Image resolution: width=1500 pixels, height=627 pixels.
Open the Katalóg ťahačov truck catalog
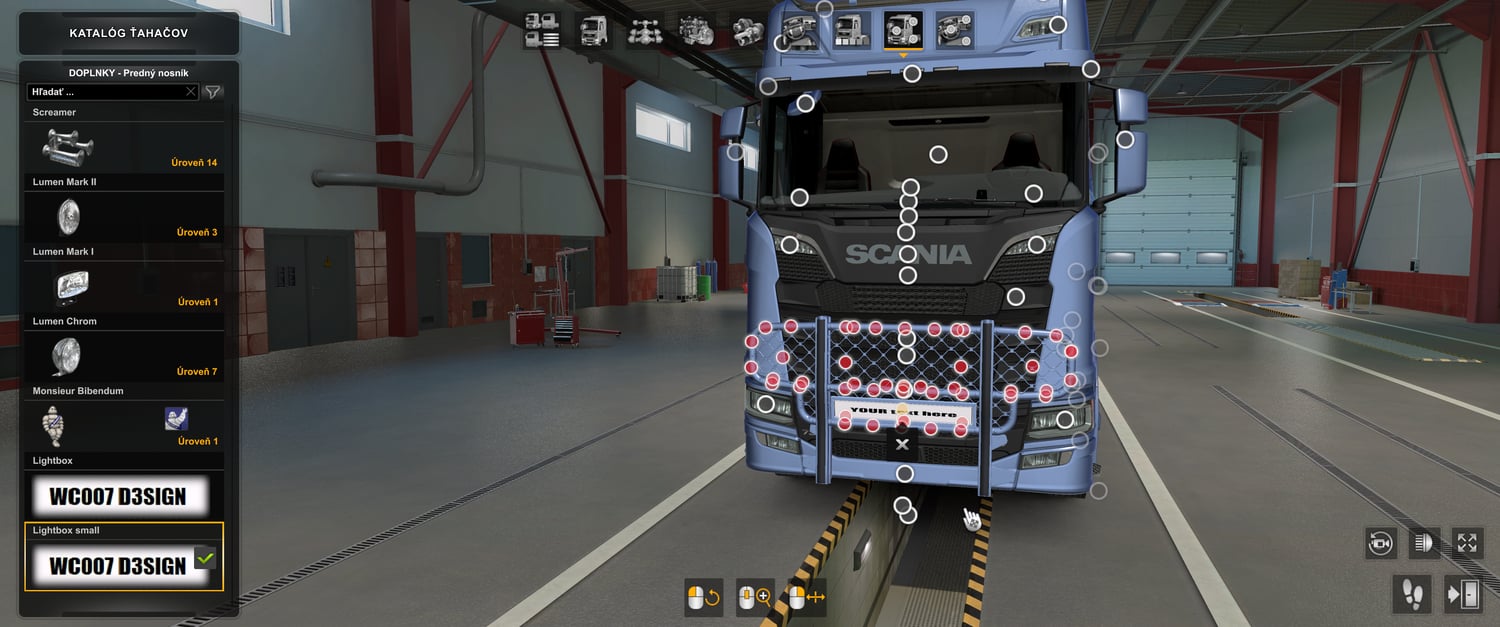tap(128, 33)
